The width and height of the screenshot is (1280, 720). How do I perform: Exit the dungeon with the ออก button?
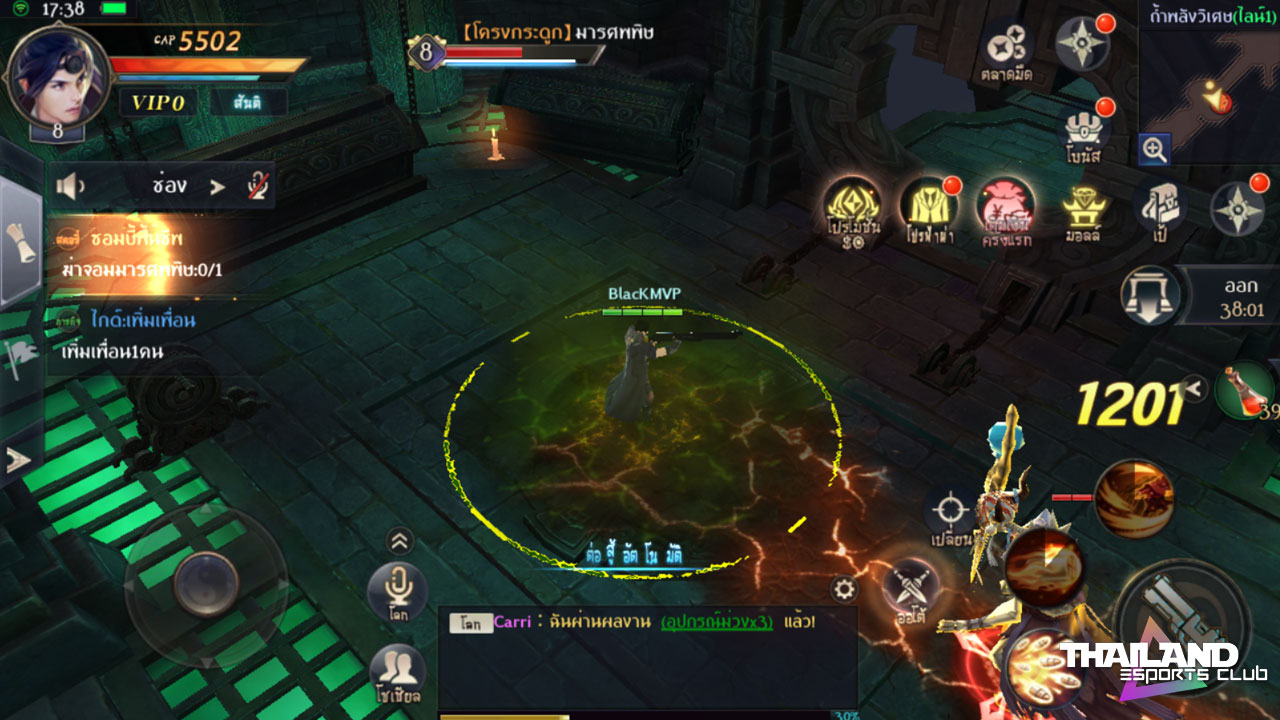1153,296
